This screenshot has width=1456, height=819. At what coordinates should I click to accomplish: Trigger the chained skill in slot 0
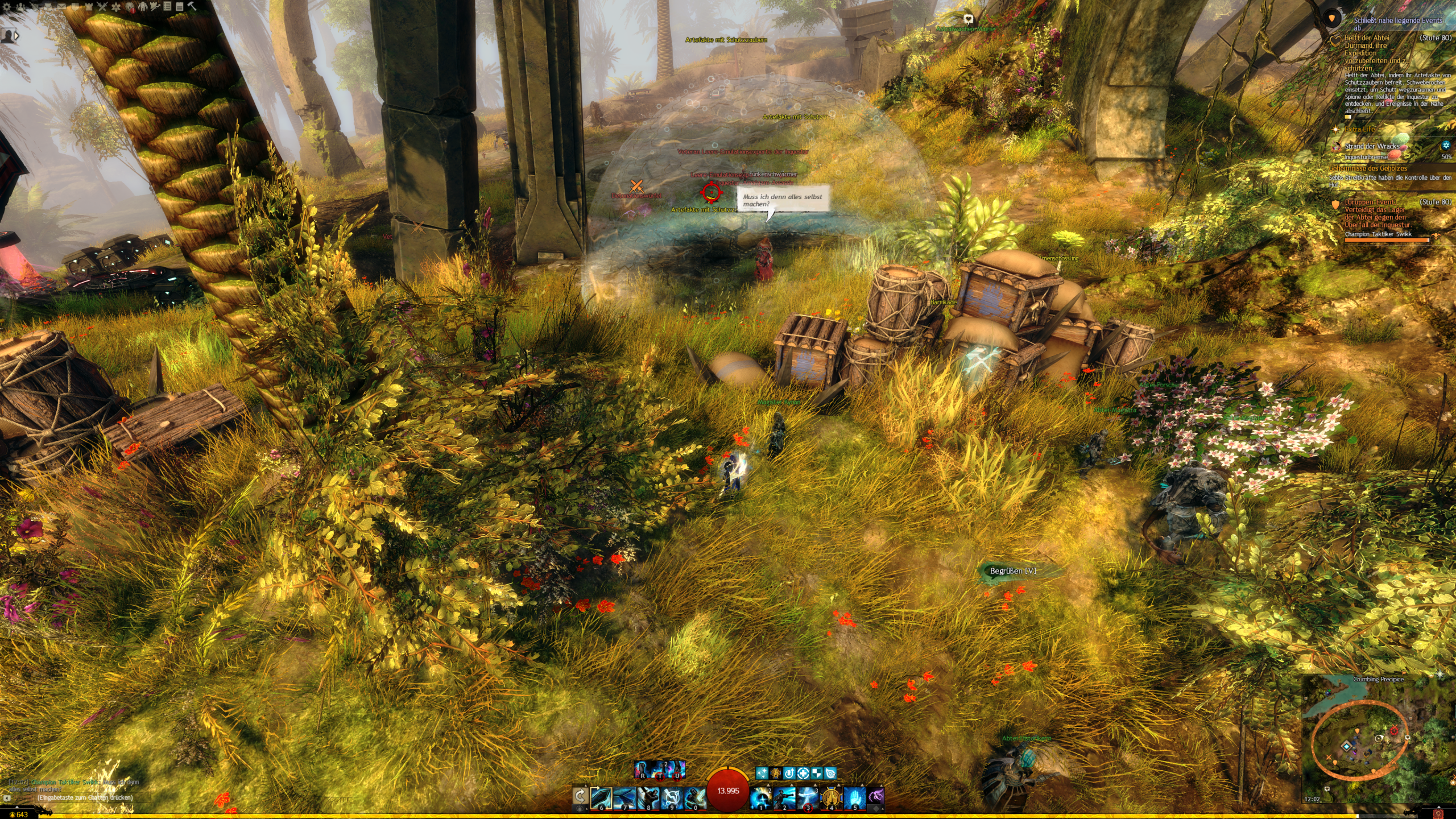(x=694, y=798)
